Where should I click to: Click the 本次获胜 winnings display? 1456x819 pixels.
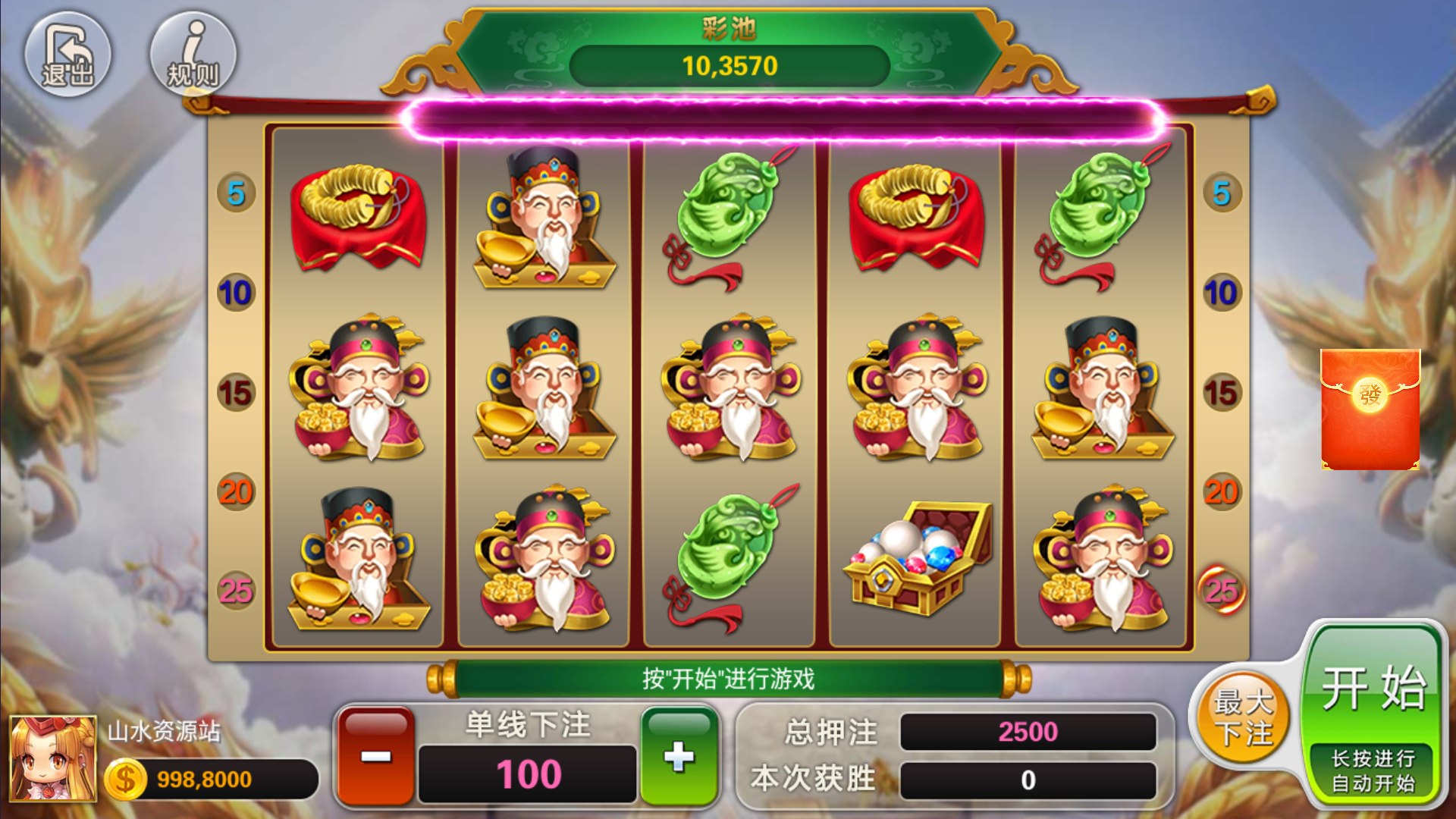click(1028, 777)
